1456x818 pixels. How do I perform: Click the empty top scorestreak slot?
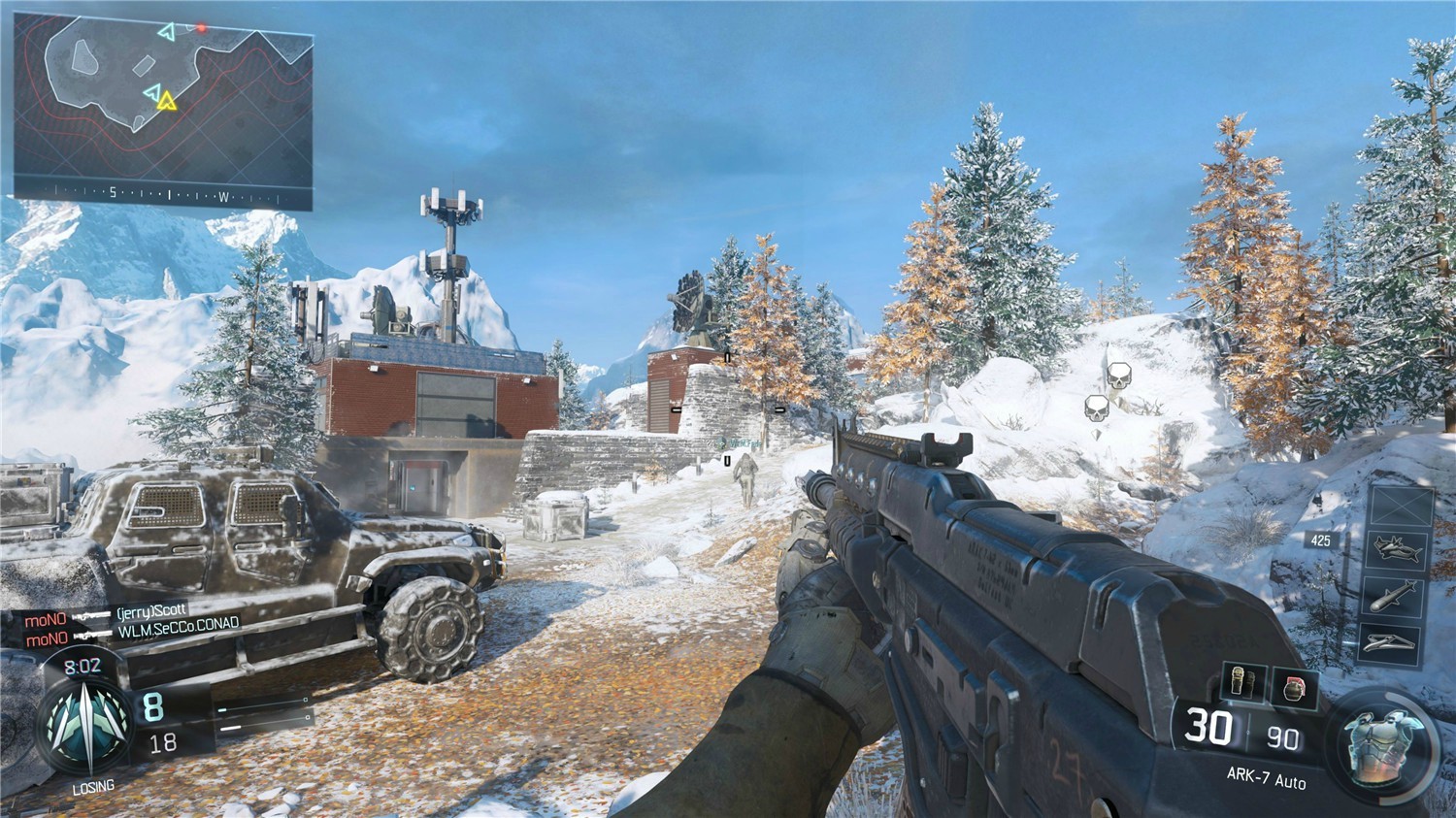(1401, 507)
